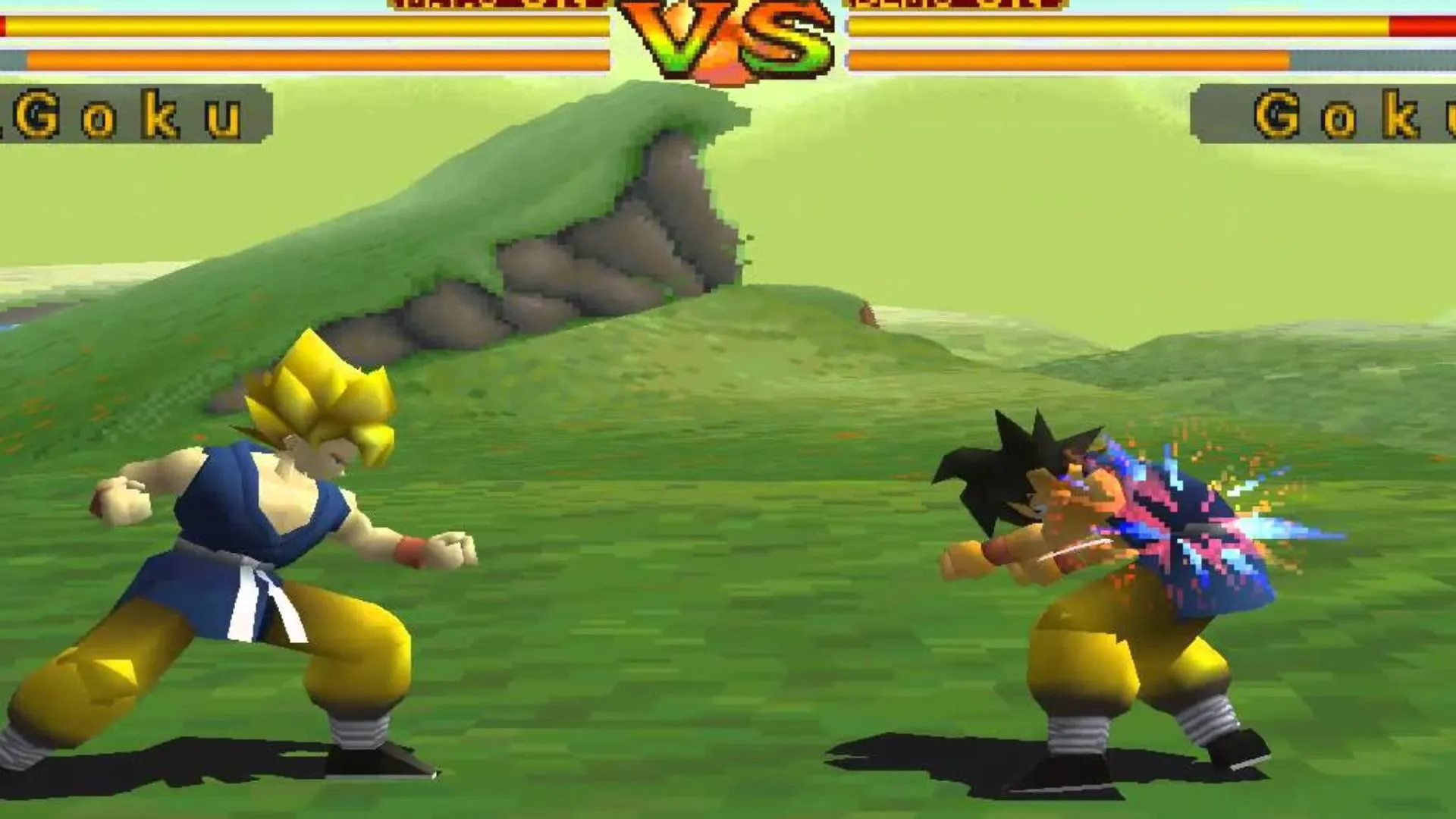Toggle the left player's health bar
Viewport: 1456px width, 819px height.
point(303,27)
